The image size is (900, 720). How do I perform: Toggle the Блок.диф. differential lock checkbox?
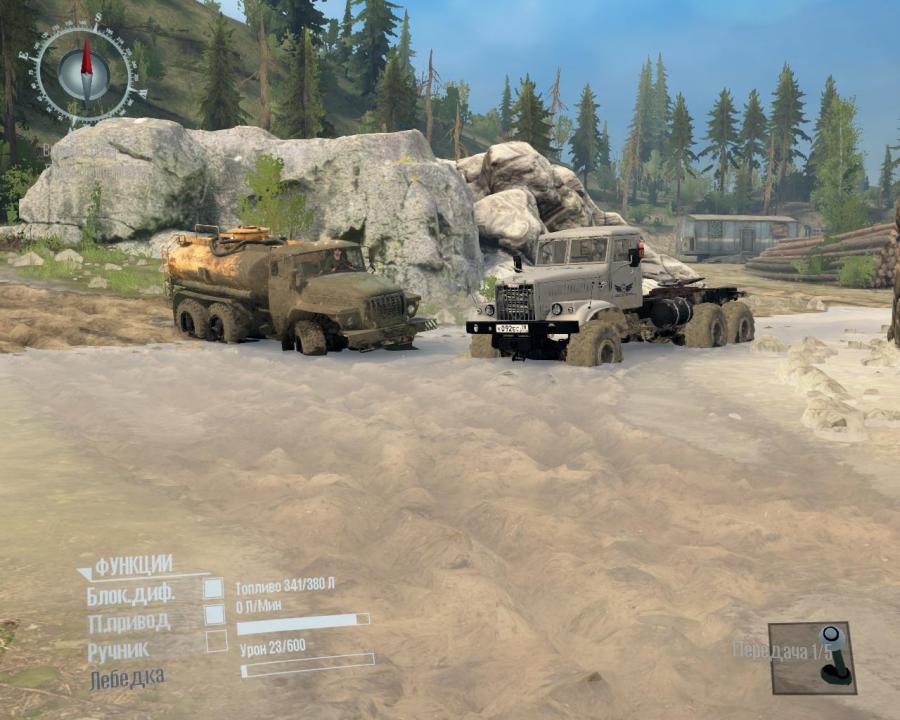214,589
